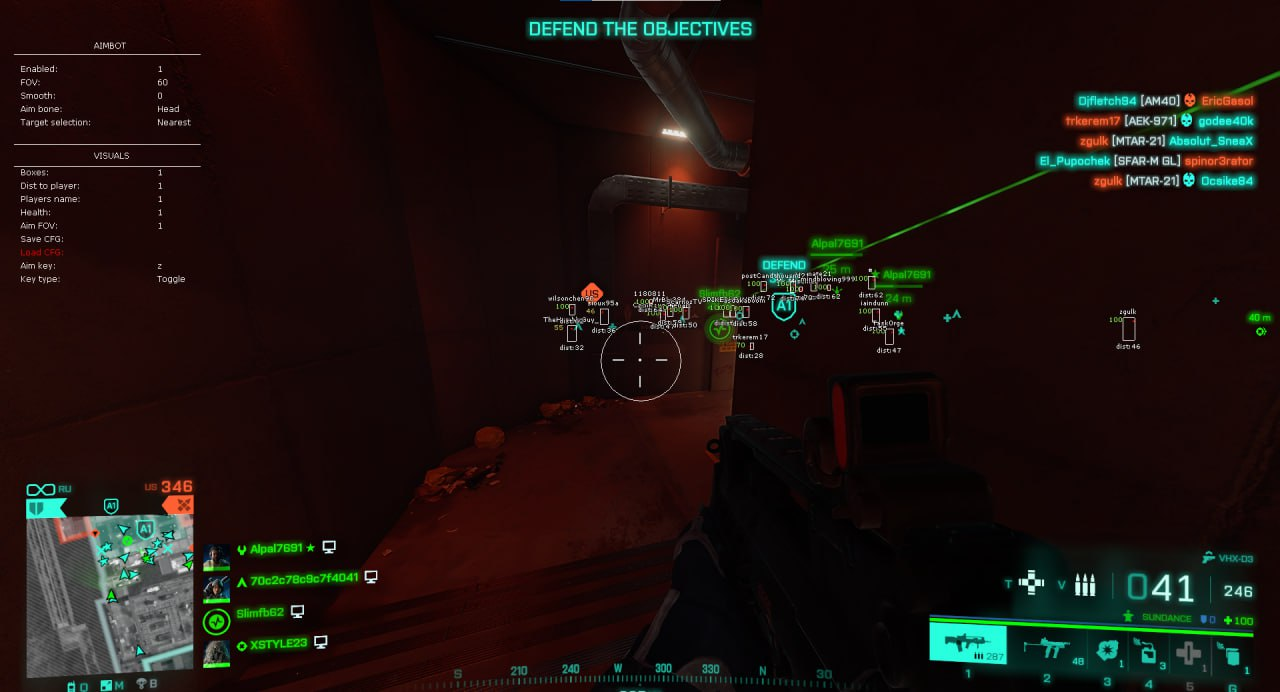This screenshot has width=1280, height=692.
Task: Click the A1 objective marker on minimap
Action: click(145, 528)
